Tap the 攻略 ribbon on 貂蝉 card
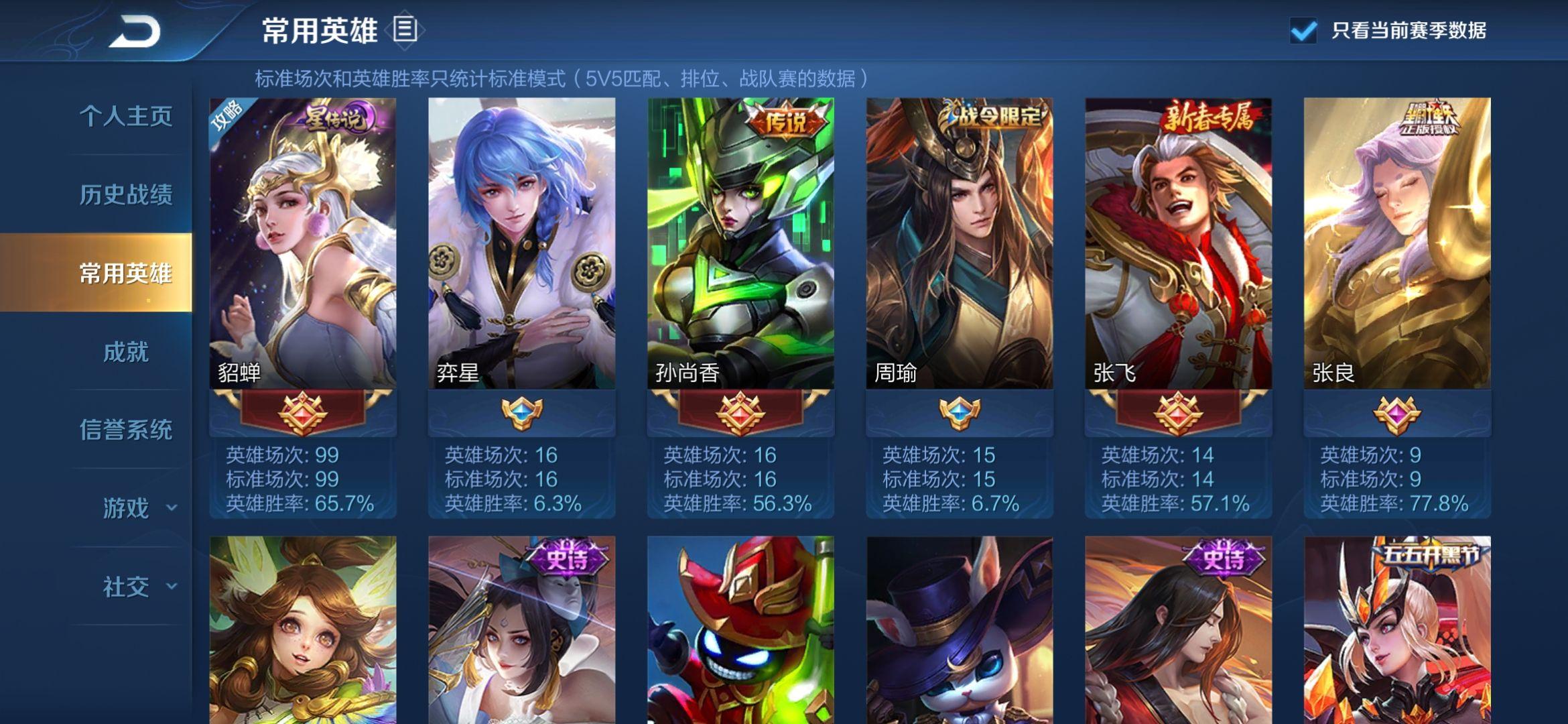The width and height of the screenshot is (1568, 724). 227,116
